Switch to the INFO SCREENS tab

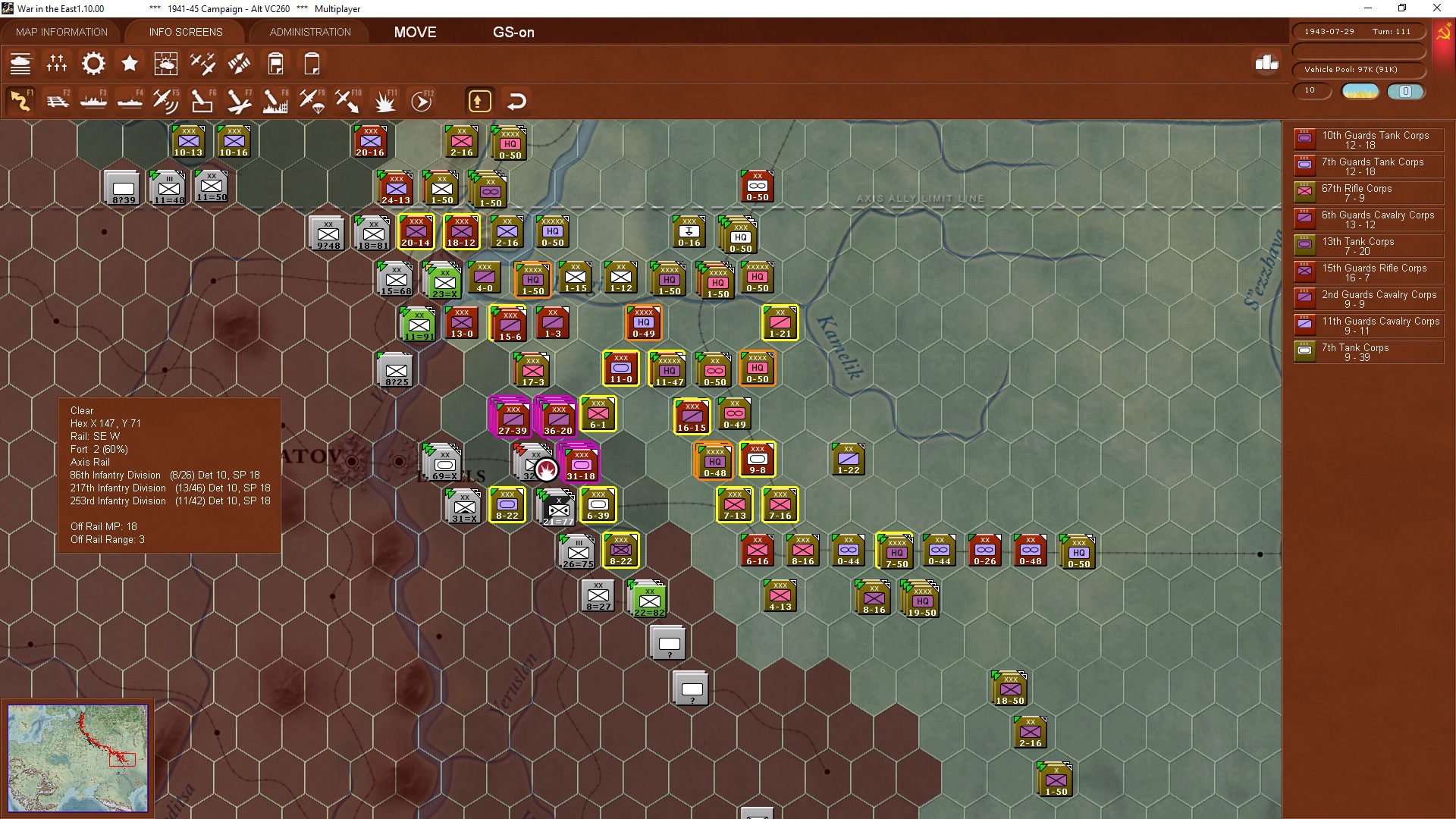click(x=185, y=32)
